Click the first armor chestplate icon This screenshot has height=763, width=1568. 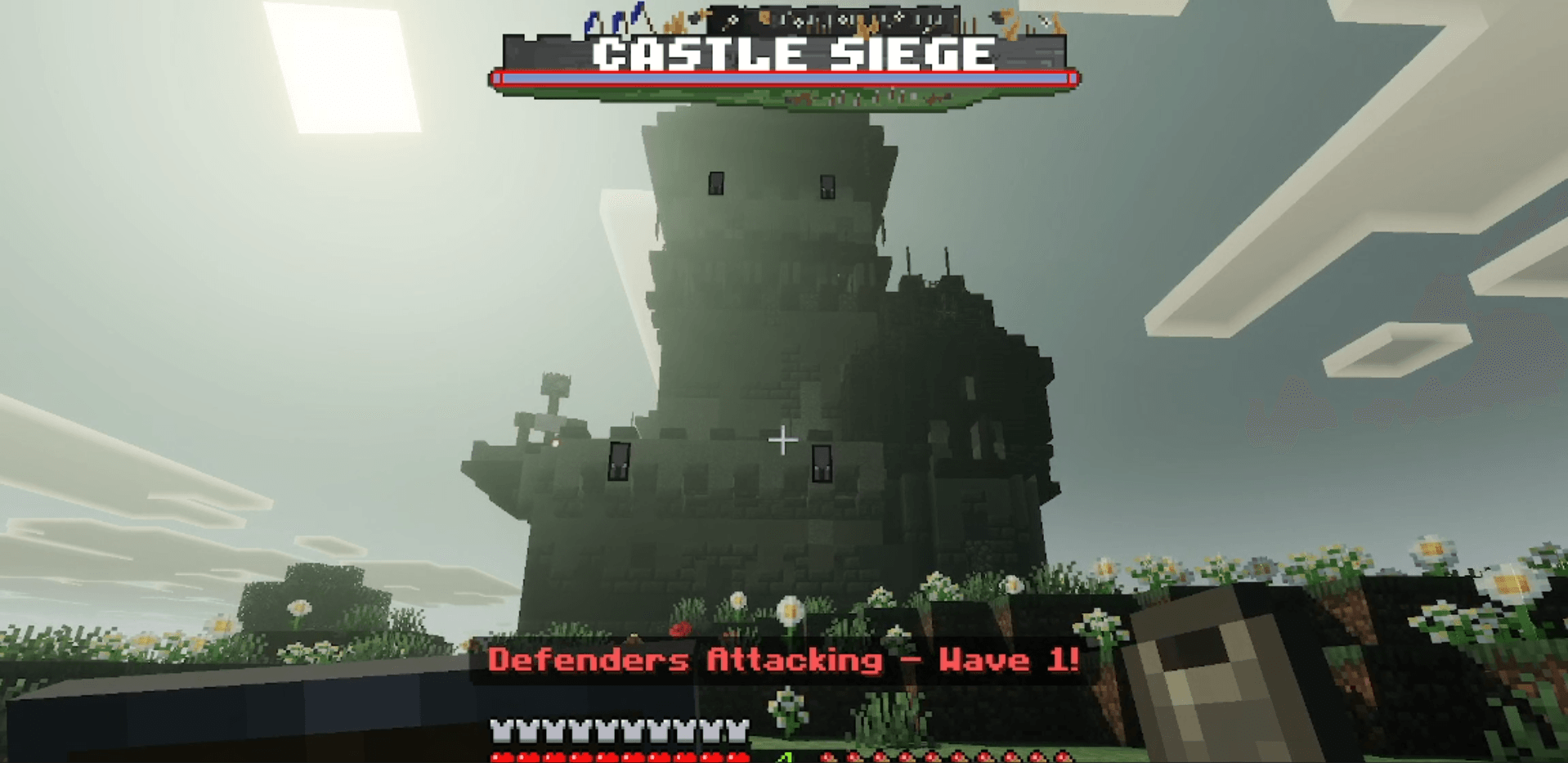(x=500, y=732)
